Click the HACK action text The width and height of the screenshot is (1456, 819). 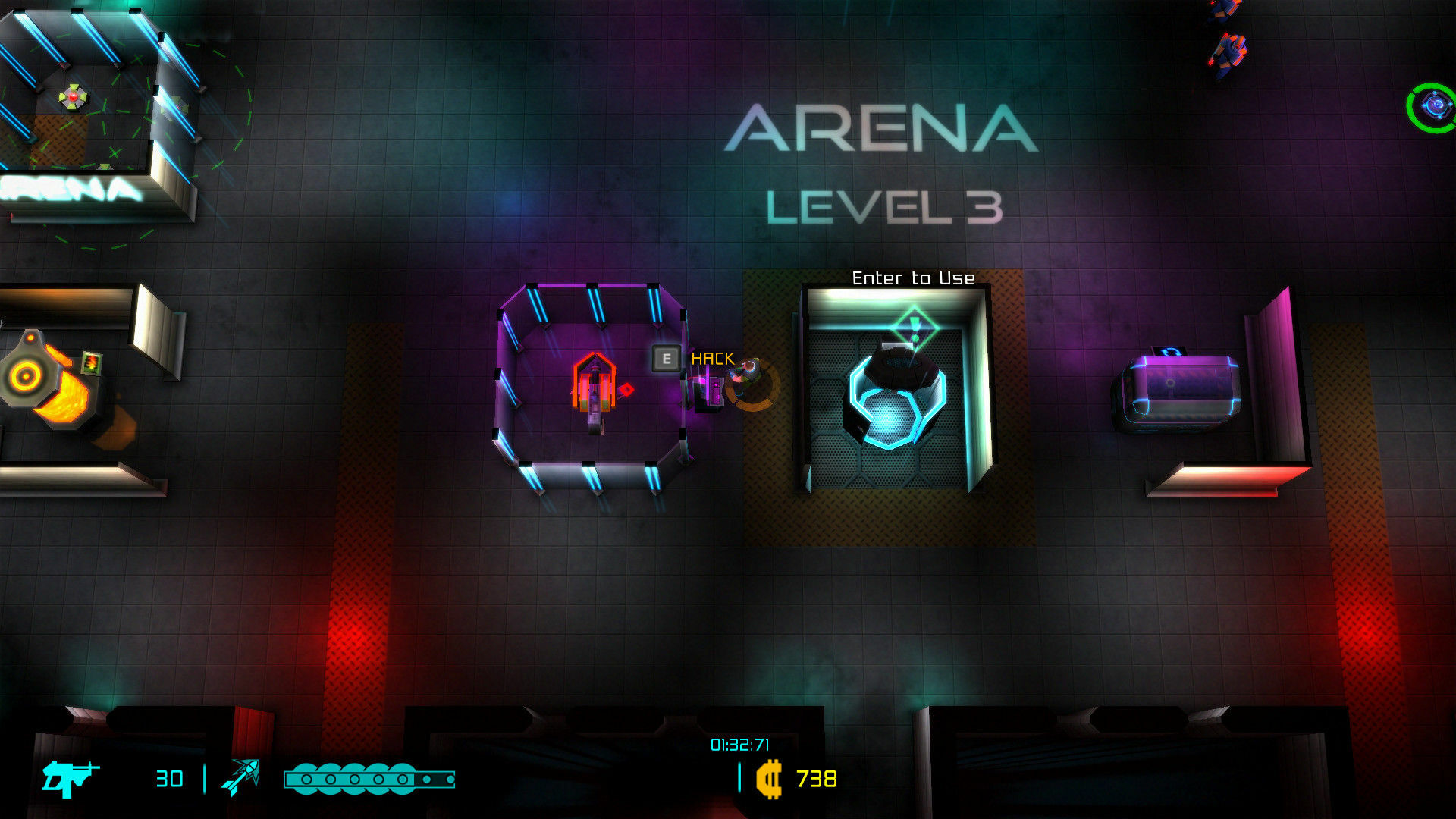(x=711, y=357)
